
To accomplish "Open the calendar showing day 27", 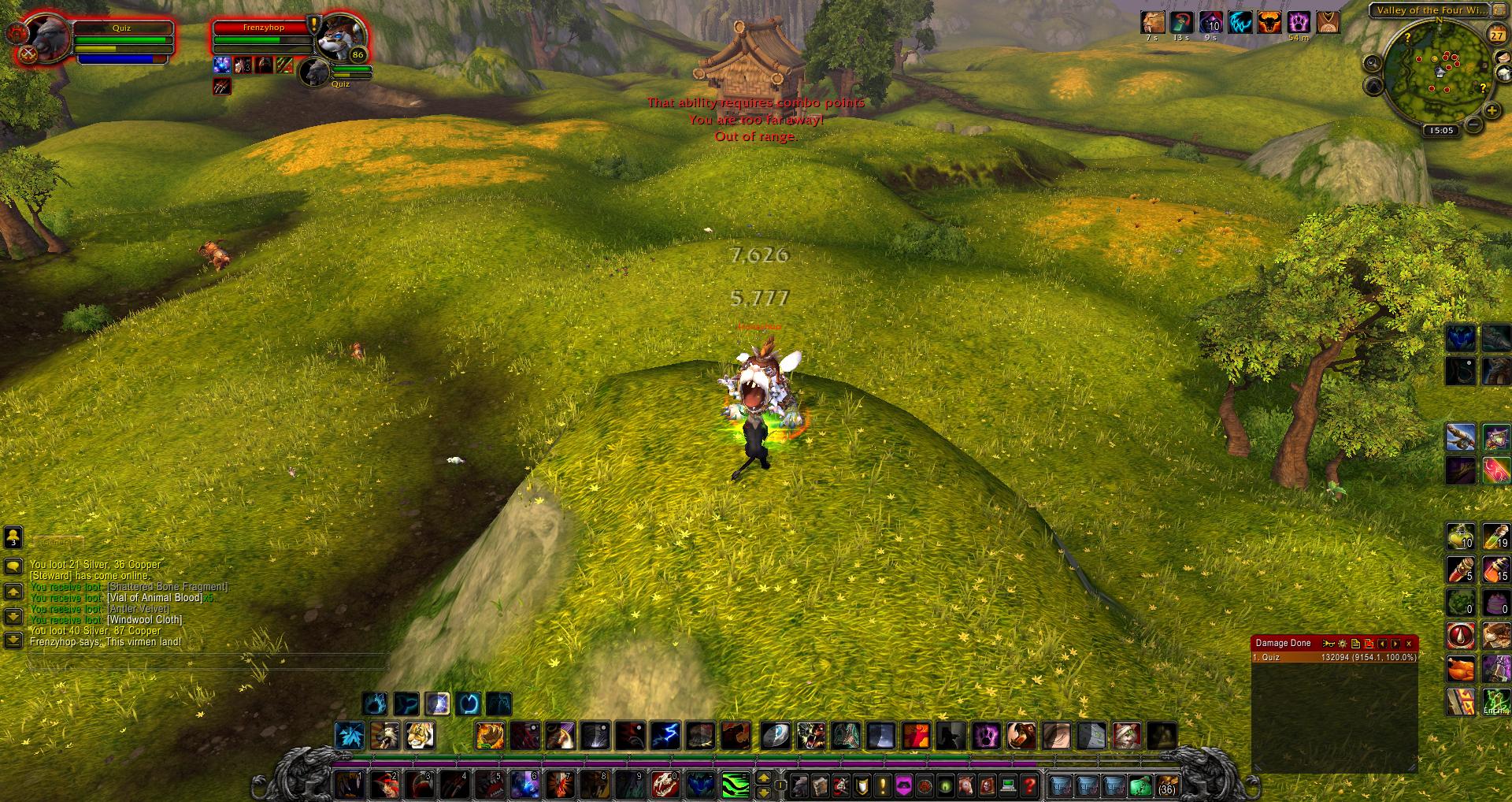I will pos(1496,35).
